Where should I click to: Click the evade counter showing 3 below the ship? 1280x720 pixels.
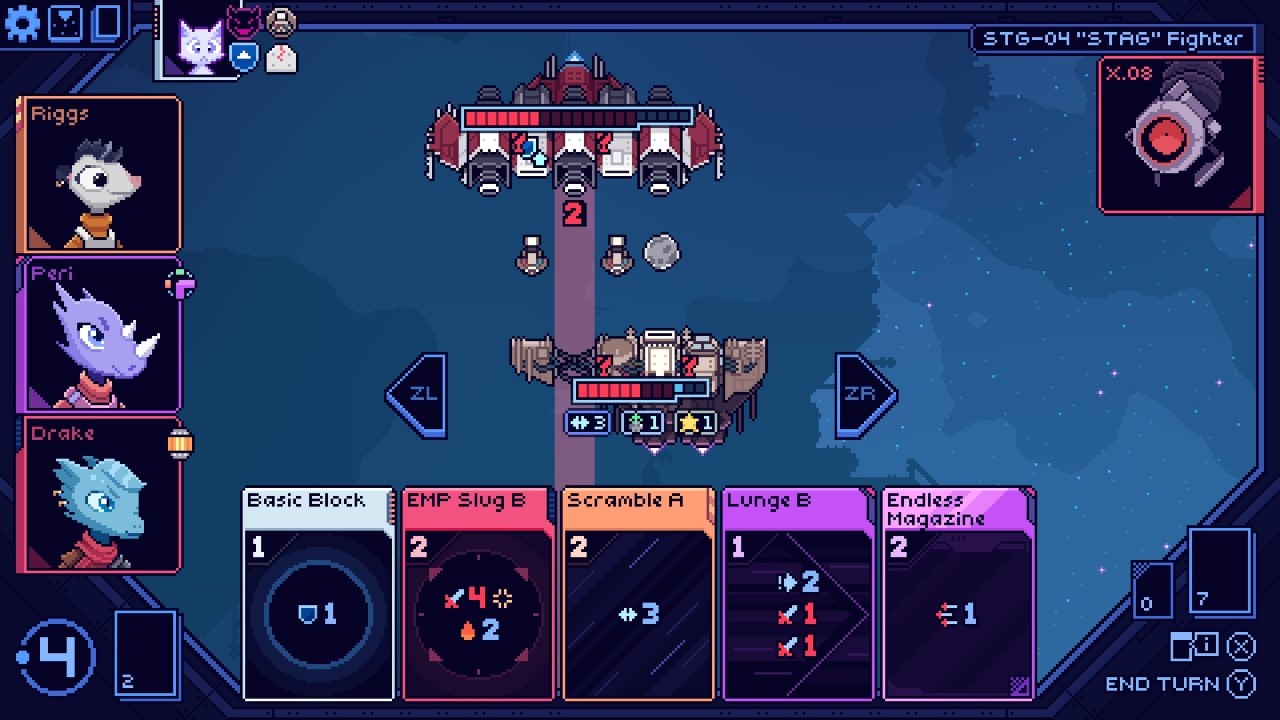[585, 423]
